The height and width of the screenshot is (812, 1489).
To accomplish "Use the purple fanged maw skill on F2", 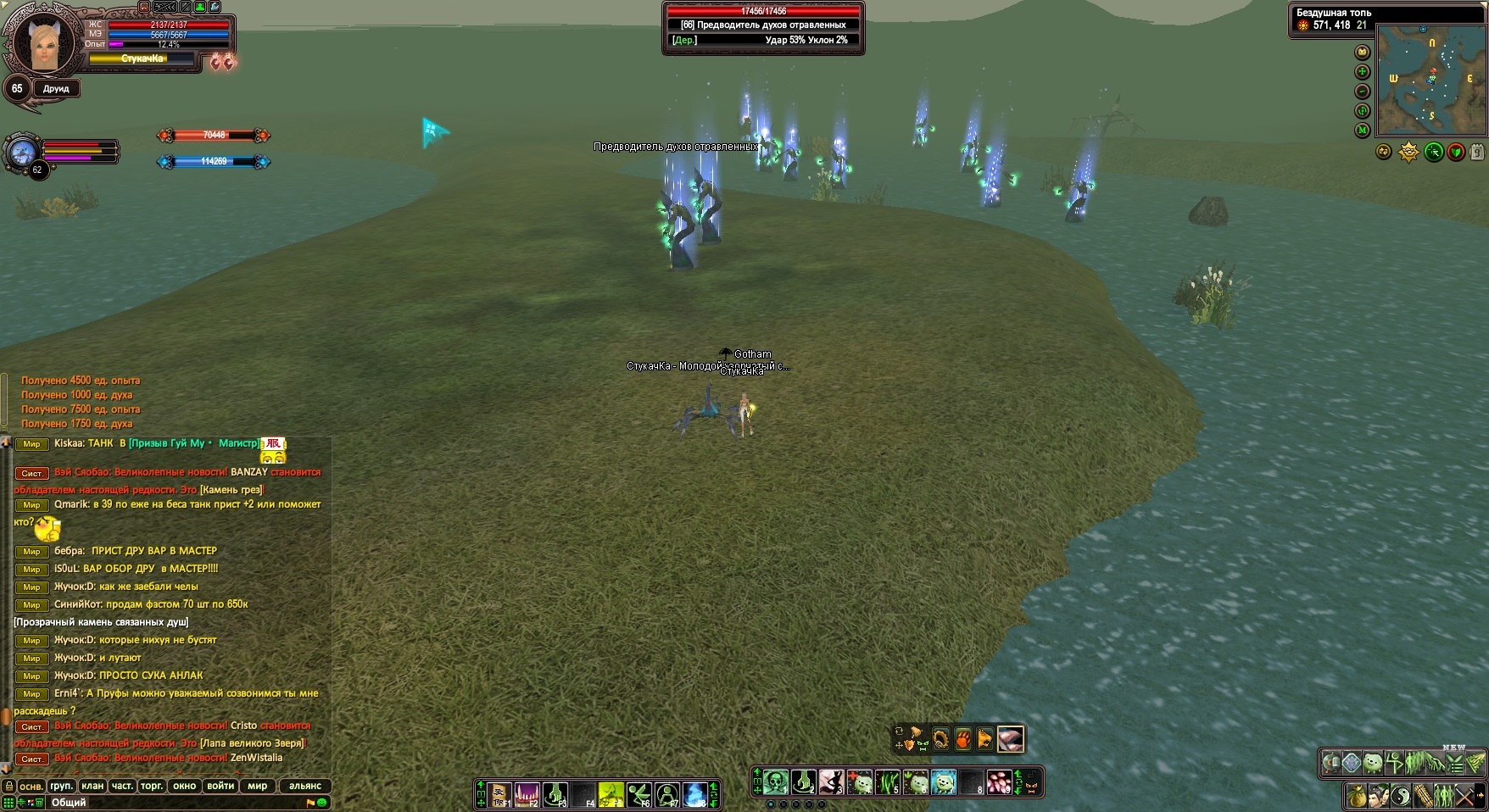I will (x=527, y=794).
